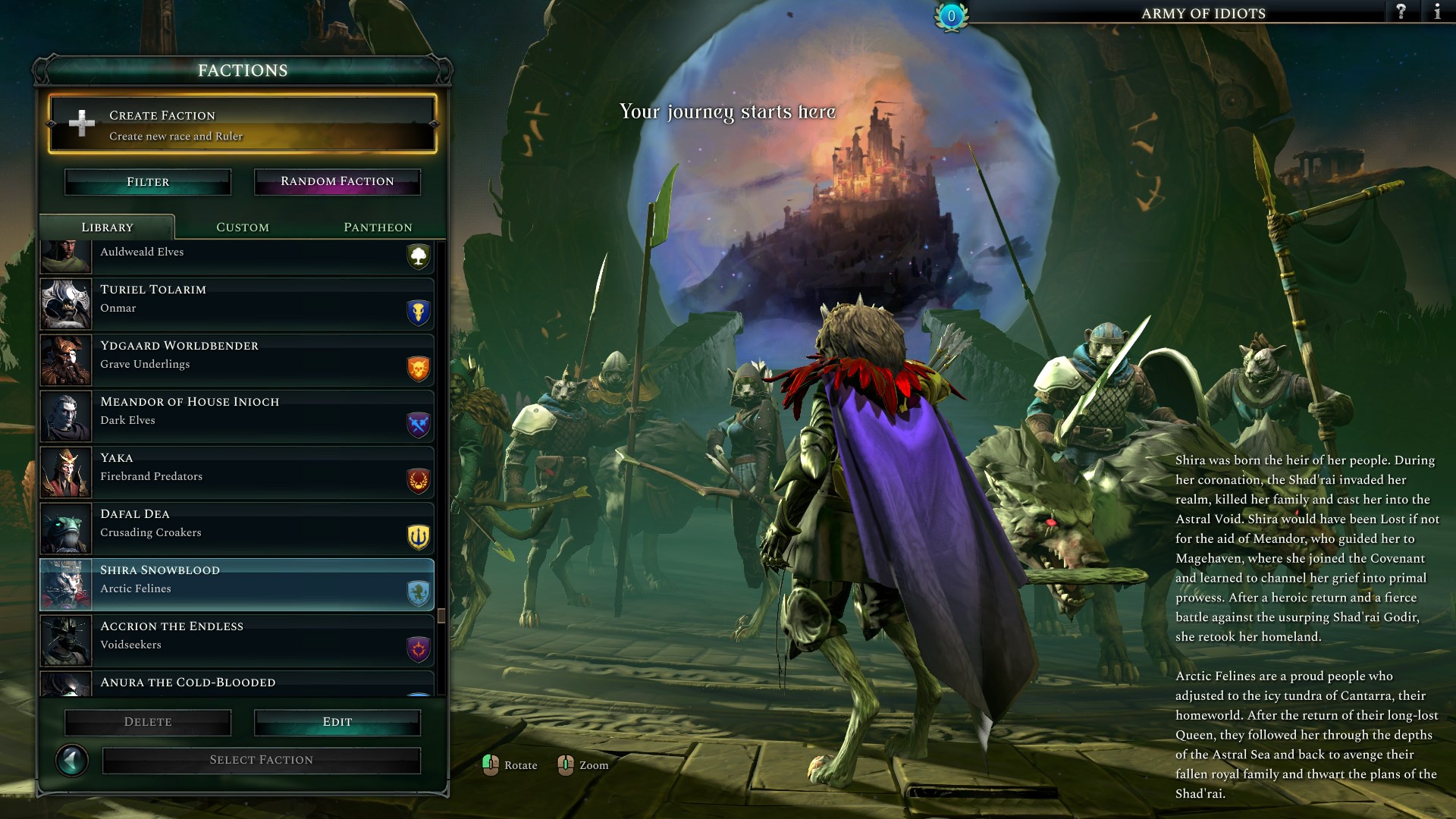Pick a Random Faction

click(337, 182)
